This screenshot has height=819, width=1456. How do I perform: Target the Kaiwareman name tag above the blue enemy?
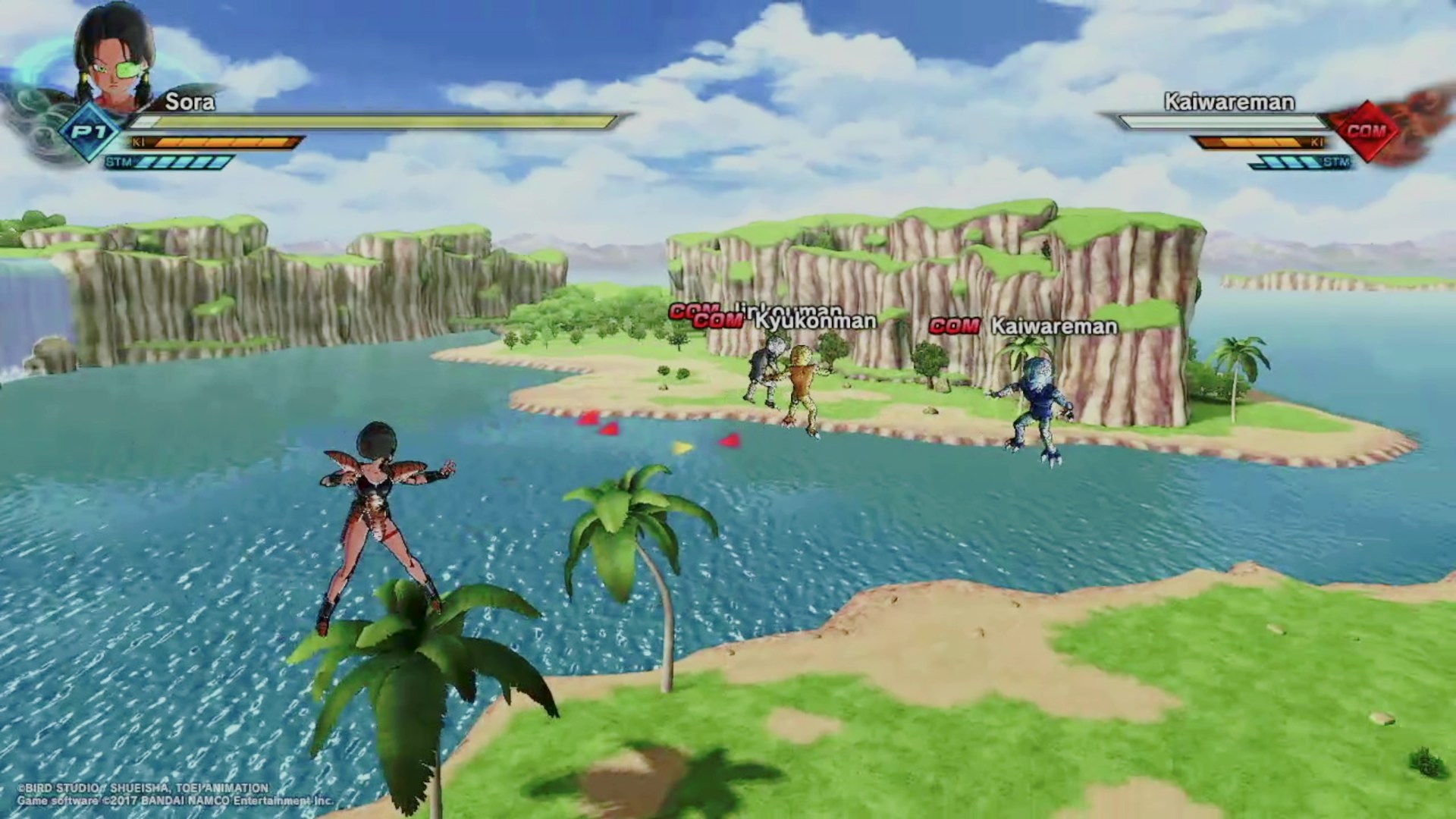[1054, 327]
